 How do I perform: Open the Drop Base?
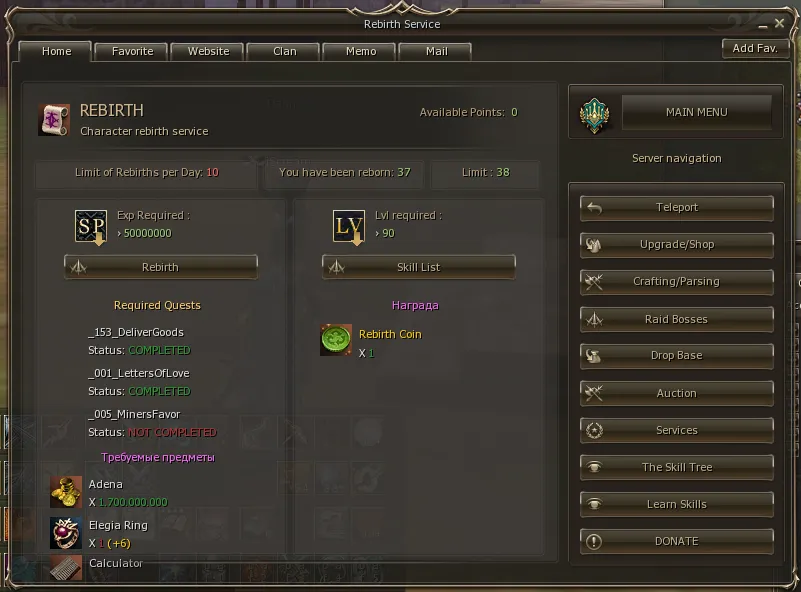(677, 356)
